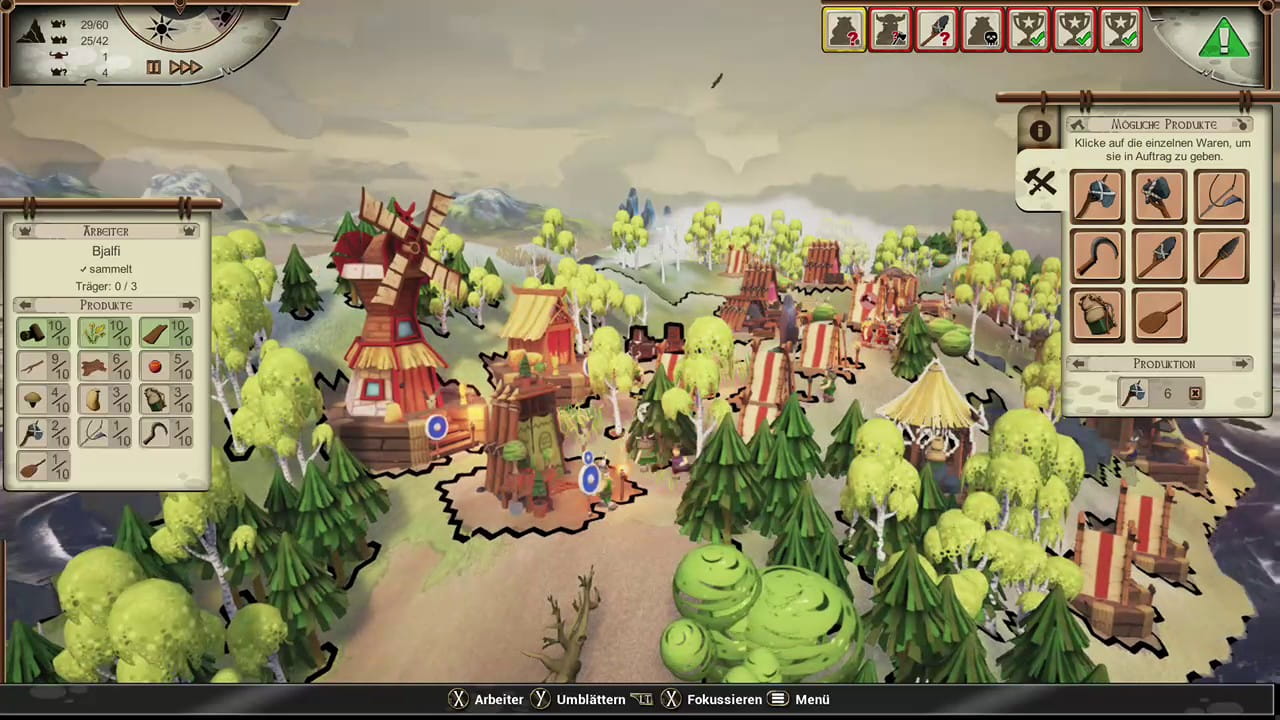Go to next page of Produktion queue

click(1241, 364)
